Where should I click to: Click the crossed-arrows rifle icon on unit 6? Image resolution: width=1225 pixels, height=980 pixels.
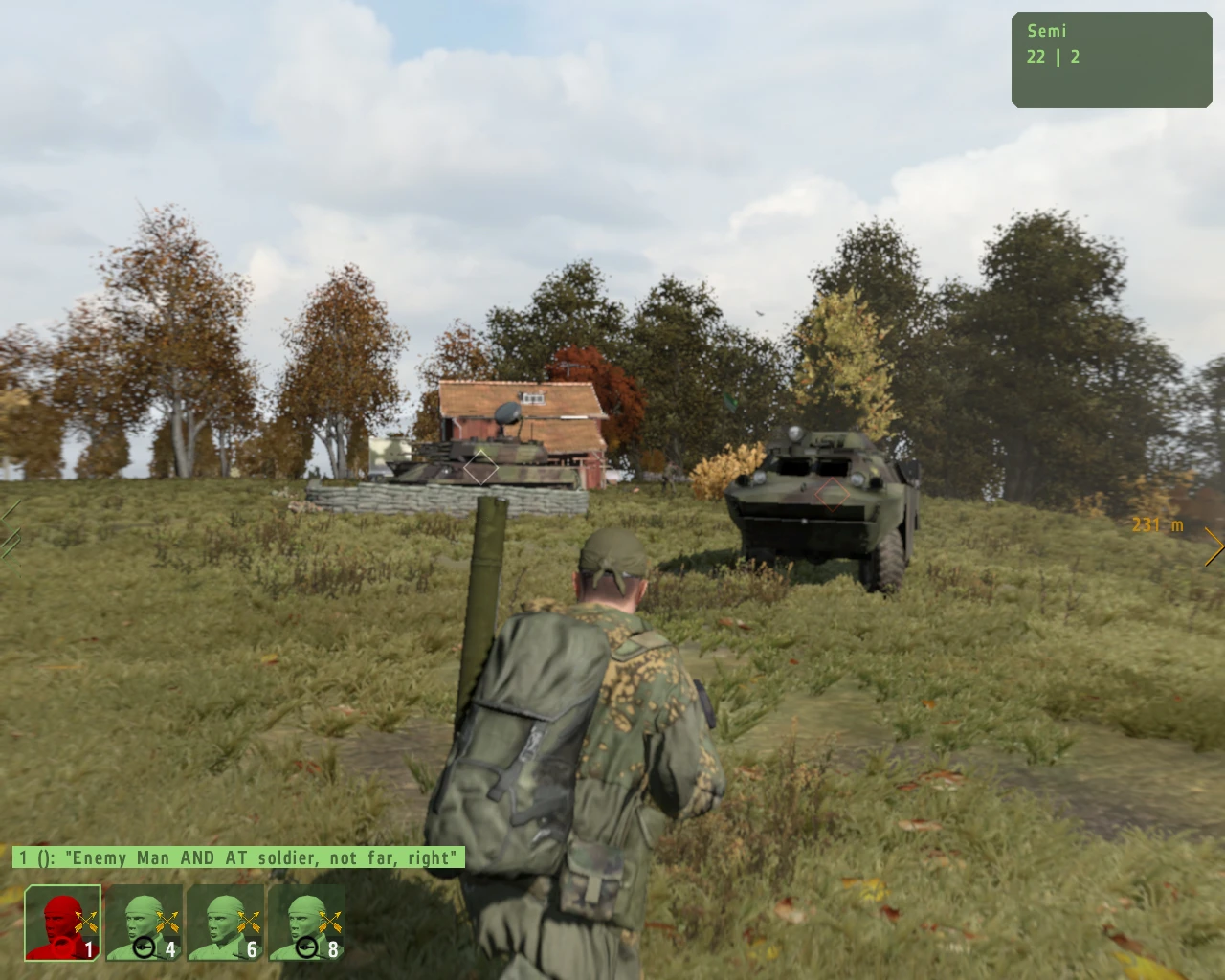click(x=249, y=921)
